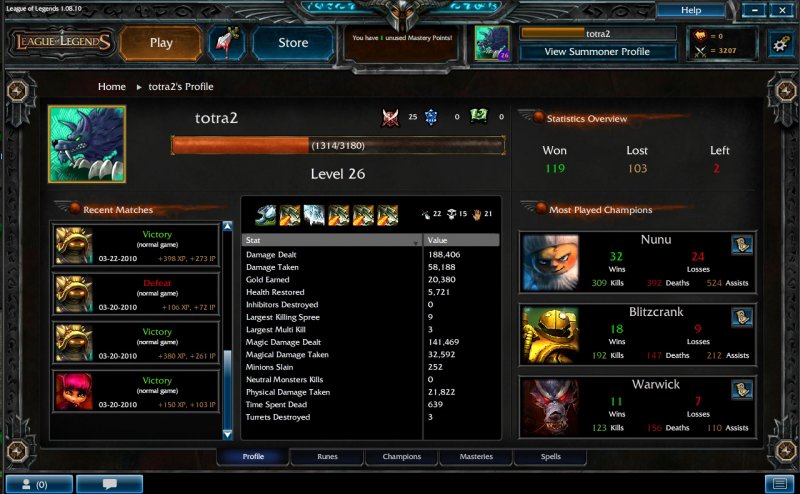Show the Spells tab
Screen dimensions: 800x494
(x=550, y=457)
